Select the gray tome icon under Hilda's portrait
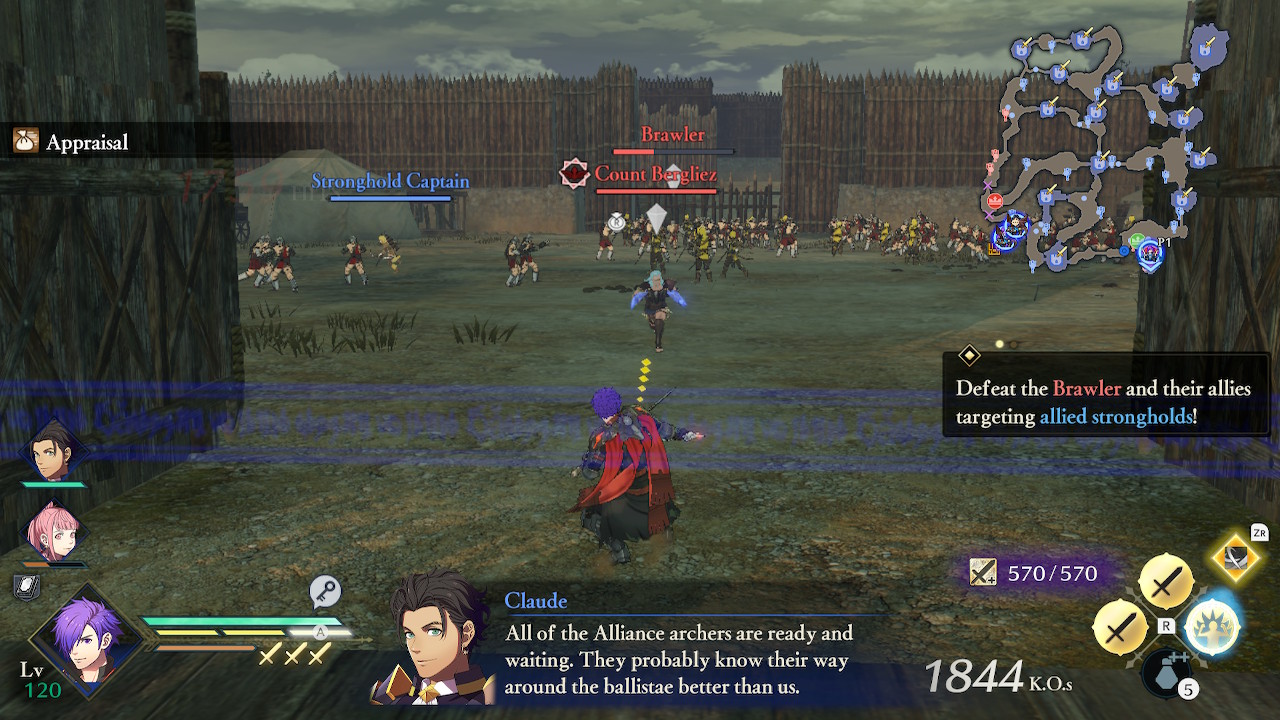The image size is (1280, 720). click(26, 587)
